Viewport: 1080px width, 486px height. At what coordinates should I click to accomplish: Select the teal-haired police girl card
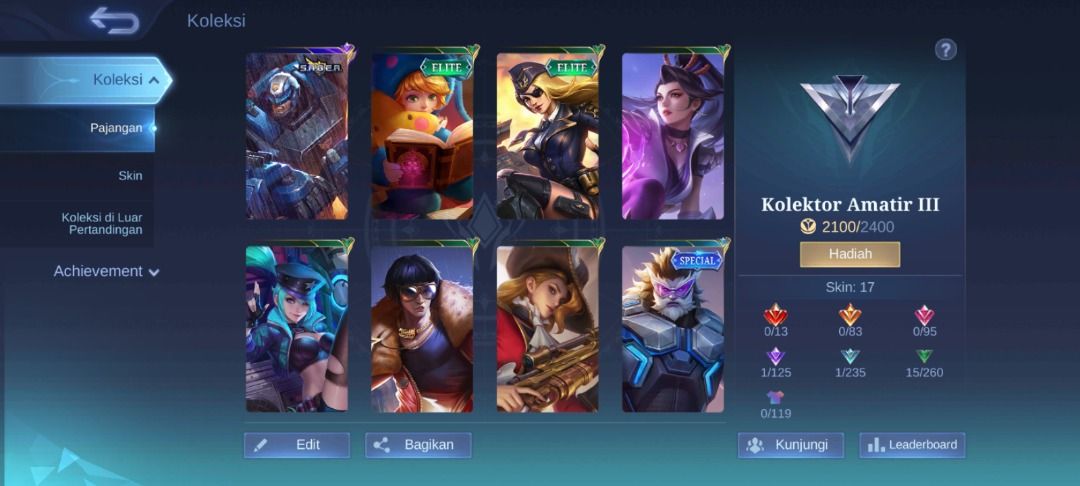[297, 328]
